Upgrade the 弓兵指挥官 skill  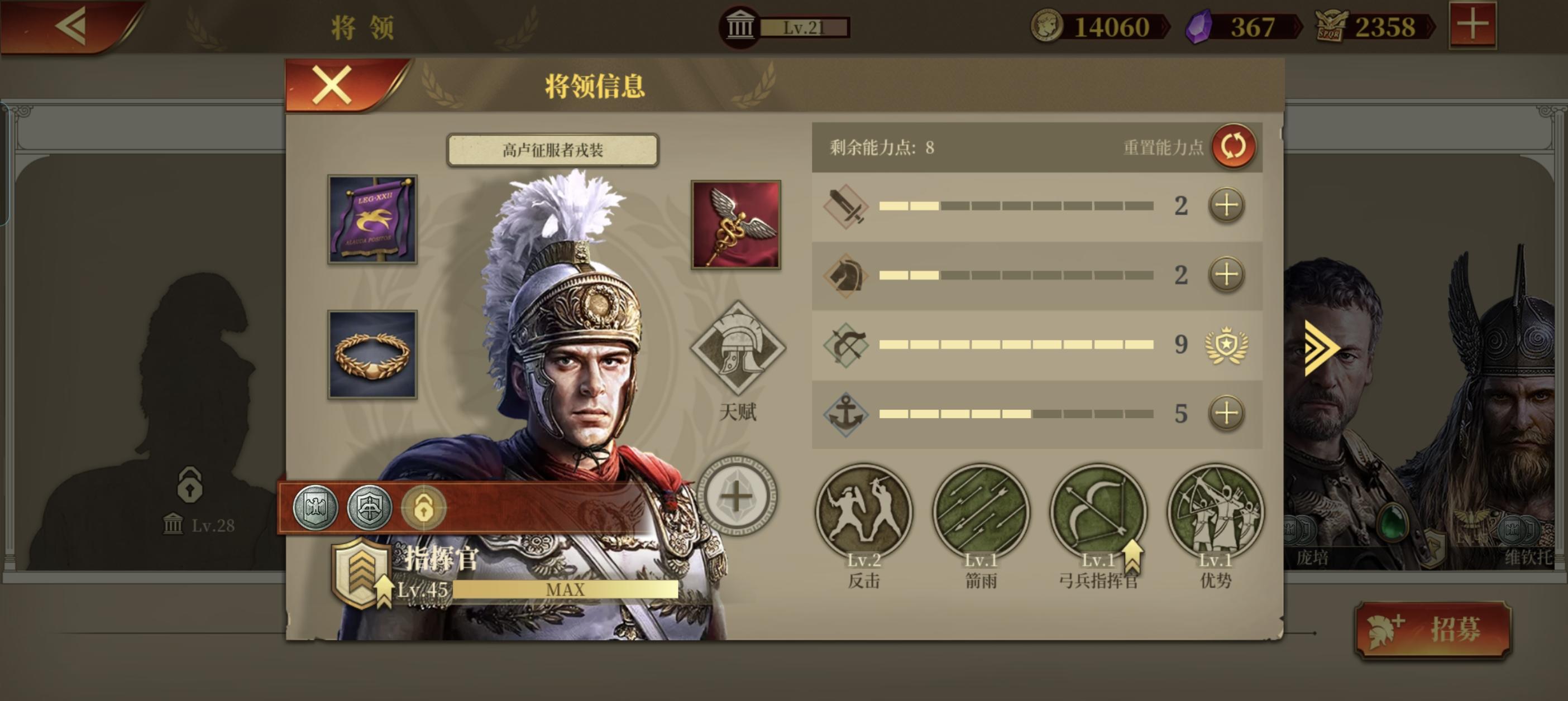[1099, 512]
